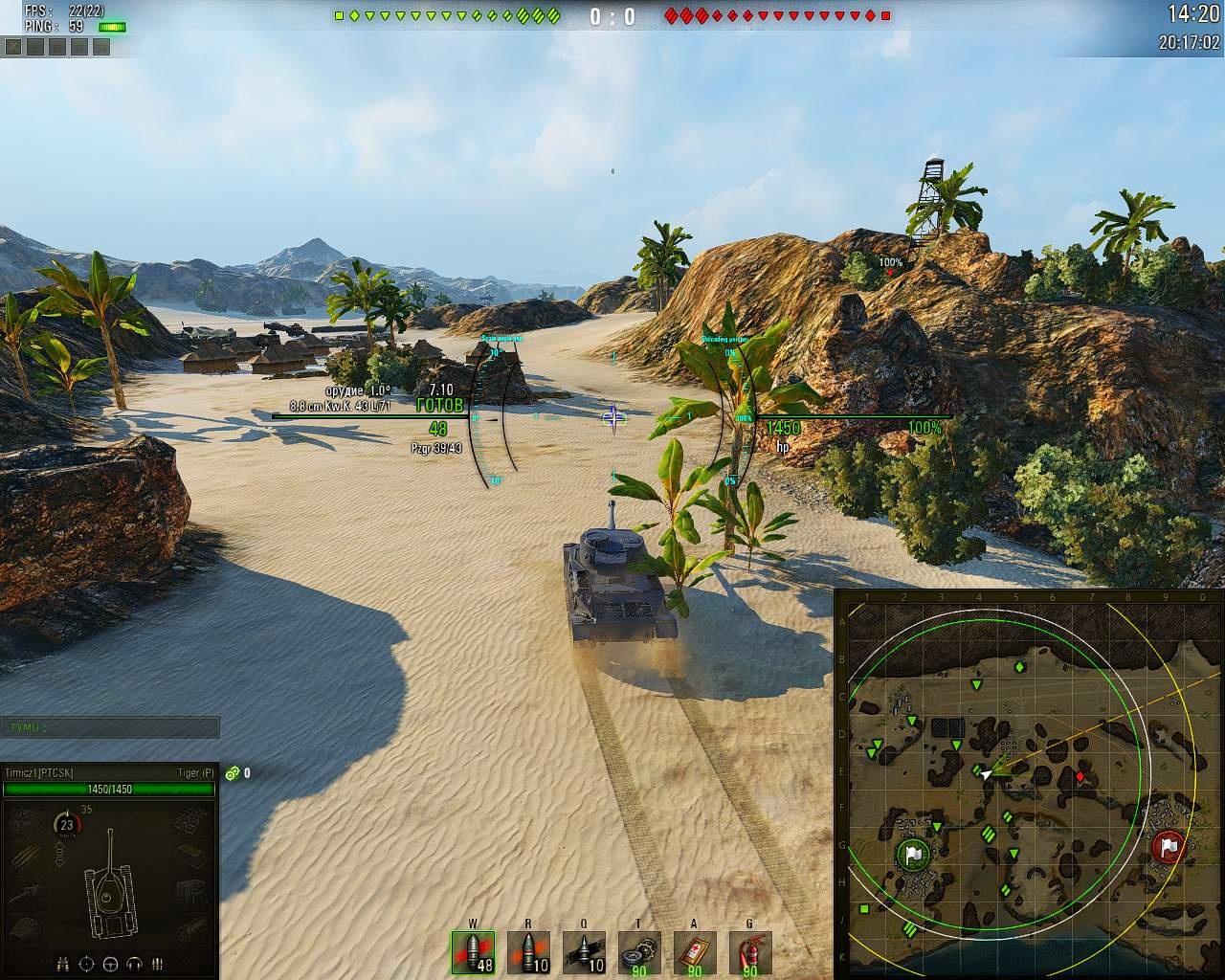Select the driver steering wheel icon
This screenshot has height=980, width=1225.
coord(110,964)
